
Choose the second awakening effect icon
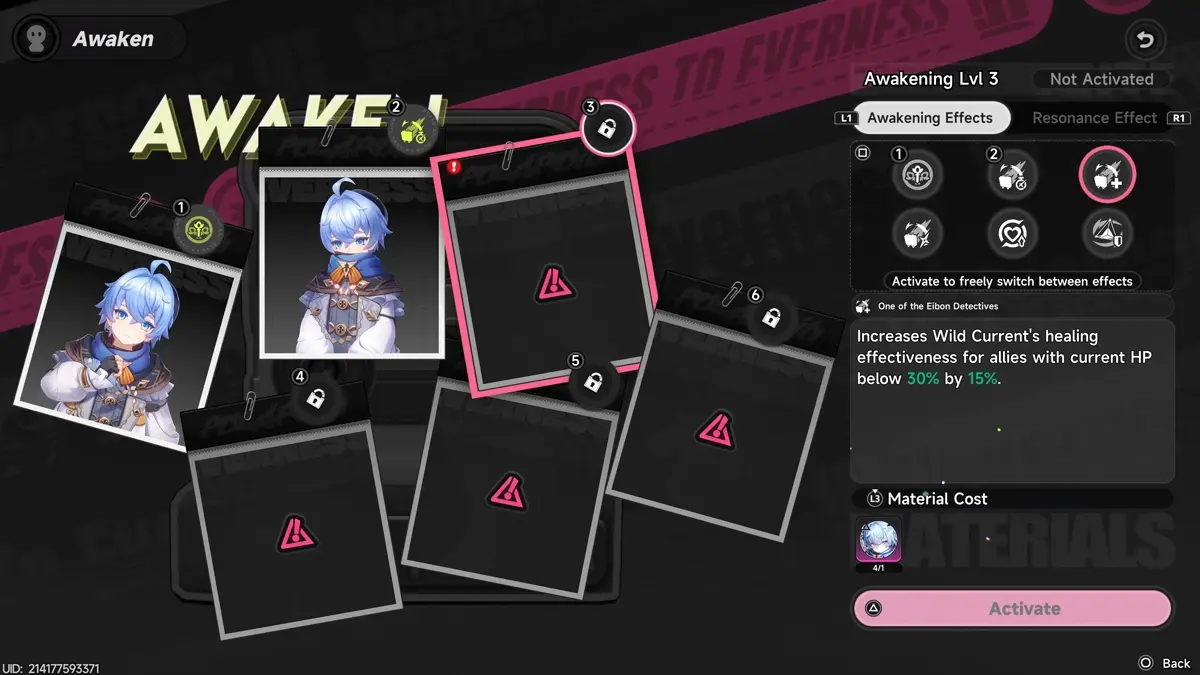[x=1012, y=176]
